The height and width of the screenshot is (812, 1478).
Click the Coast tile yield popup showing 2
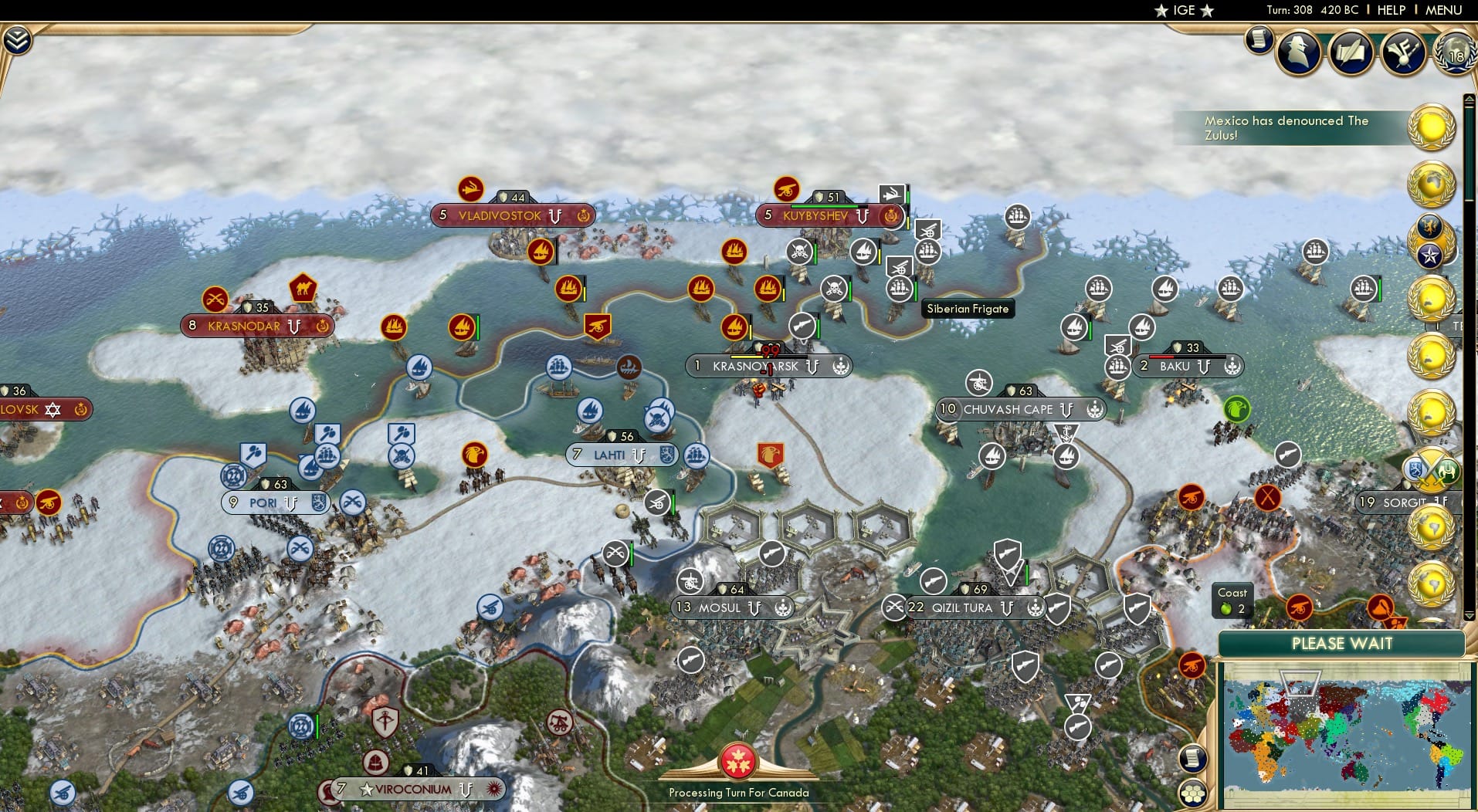pos(1232,601)
